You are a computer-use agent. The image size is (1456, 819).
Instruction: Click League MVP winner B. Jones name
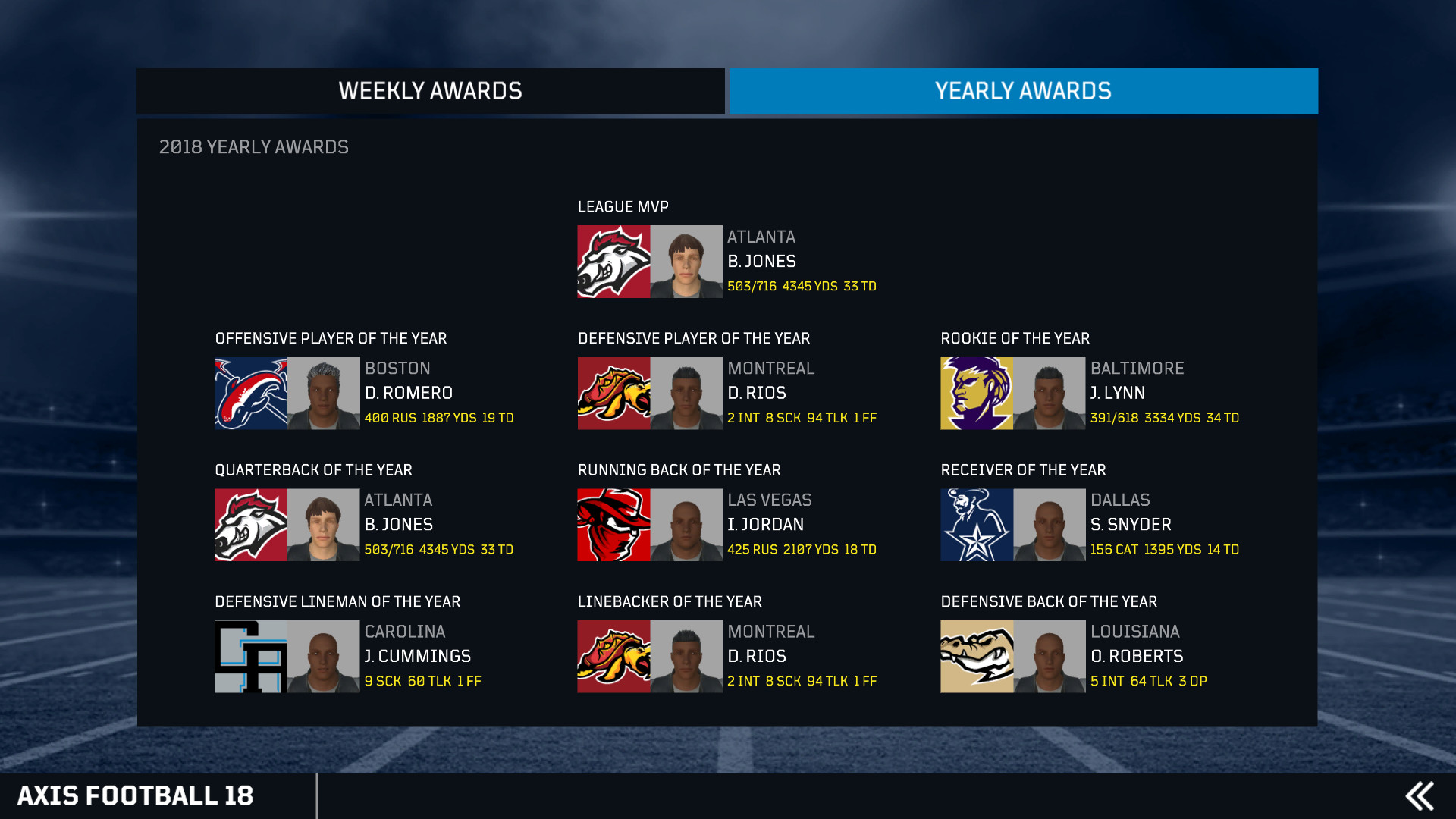tap(761, 261)
